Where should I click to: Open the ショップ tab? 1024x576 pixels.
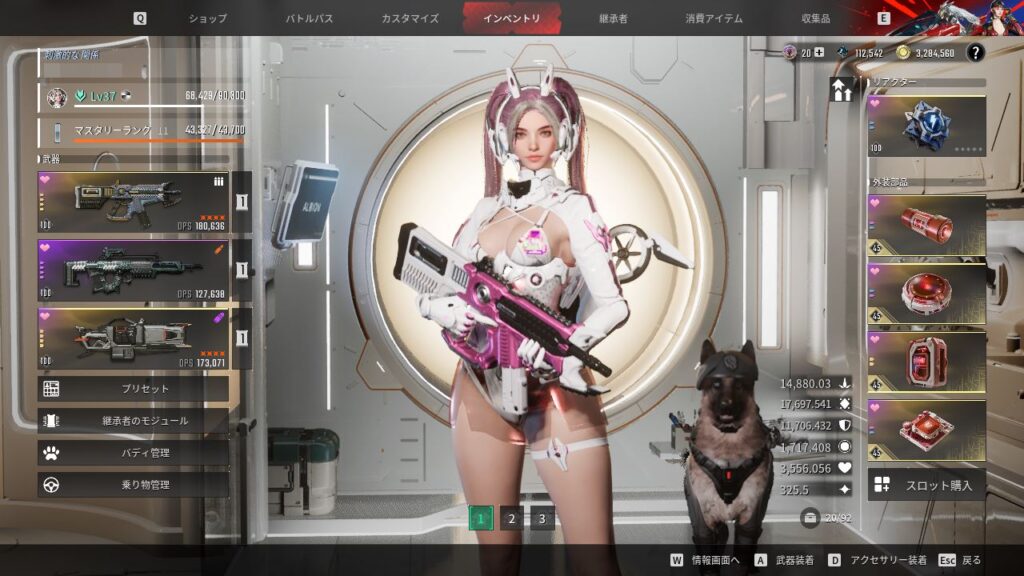pyautogui.click(x=208, y=18)
